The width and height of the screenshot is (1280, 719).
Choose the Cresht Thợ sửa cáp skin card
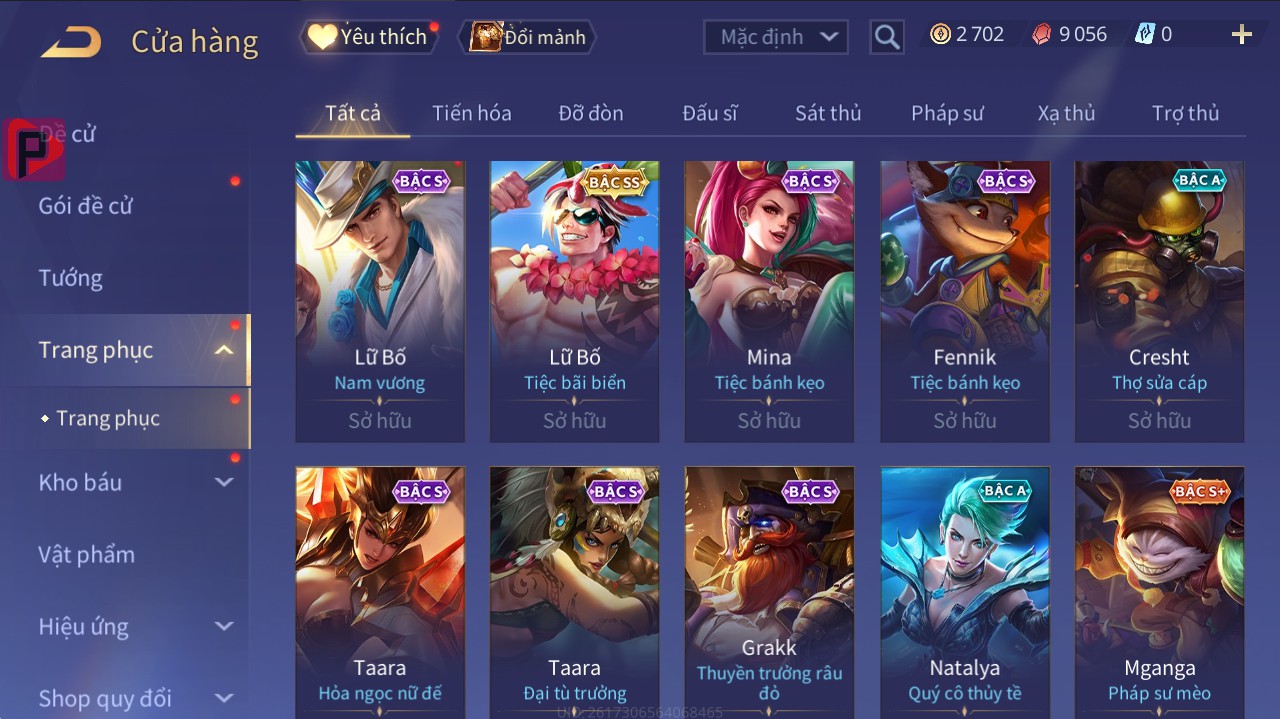pos(1159,300)
